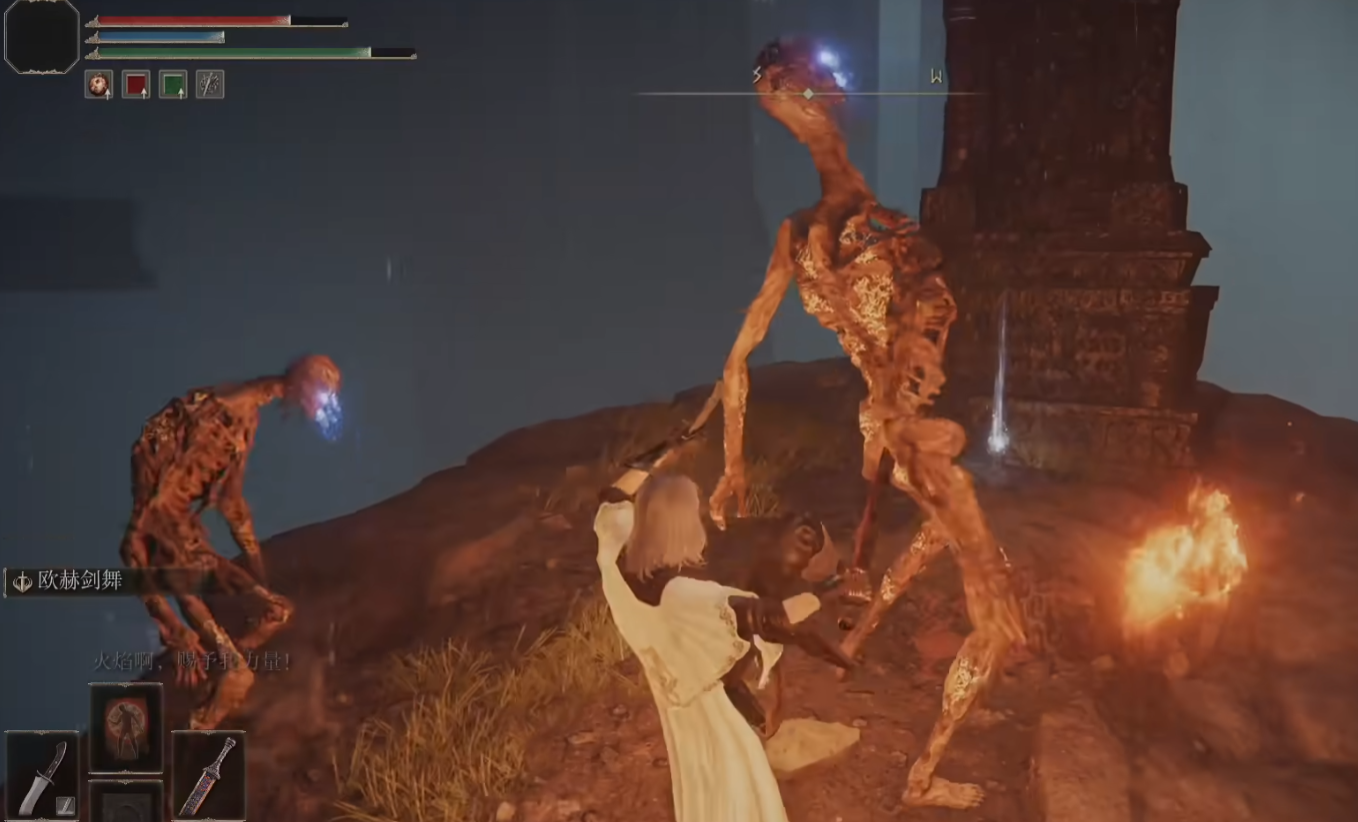The width and height of the screenshot is (1358, 822).
Task: Choose the red dancing-figure spell slot
Action: pos(126,727)
